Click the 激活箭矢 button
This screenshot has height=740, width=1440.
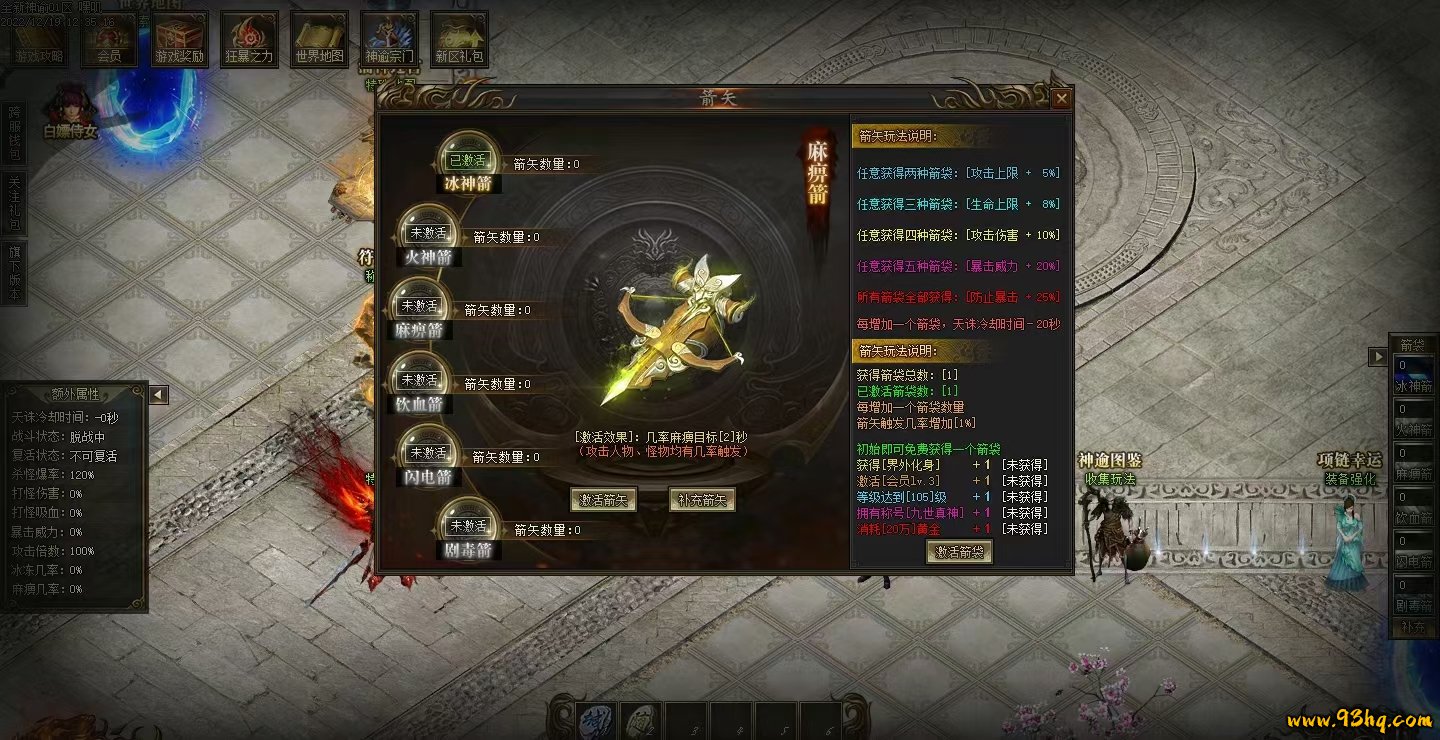[604, 500]
